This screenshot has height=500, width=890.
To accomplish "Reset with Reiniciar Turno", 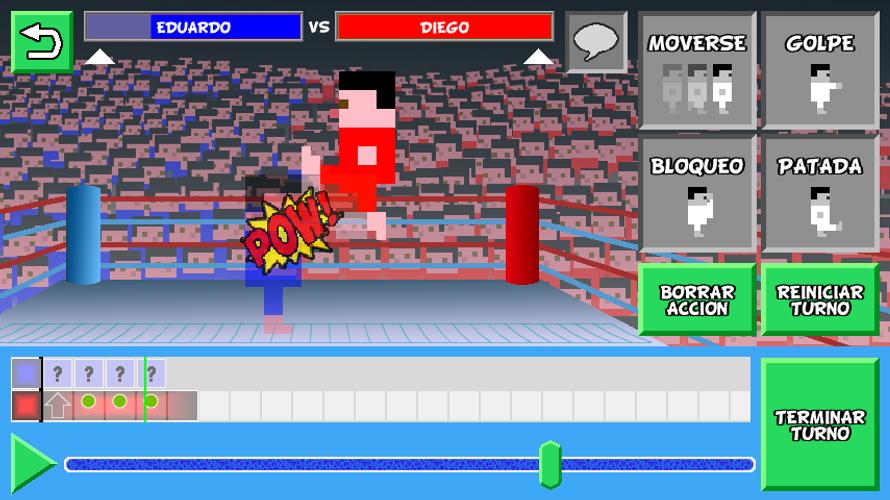I will [x=820, y=300].
